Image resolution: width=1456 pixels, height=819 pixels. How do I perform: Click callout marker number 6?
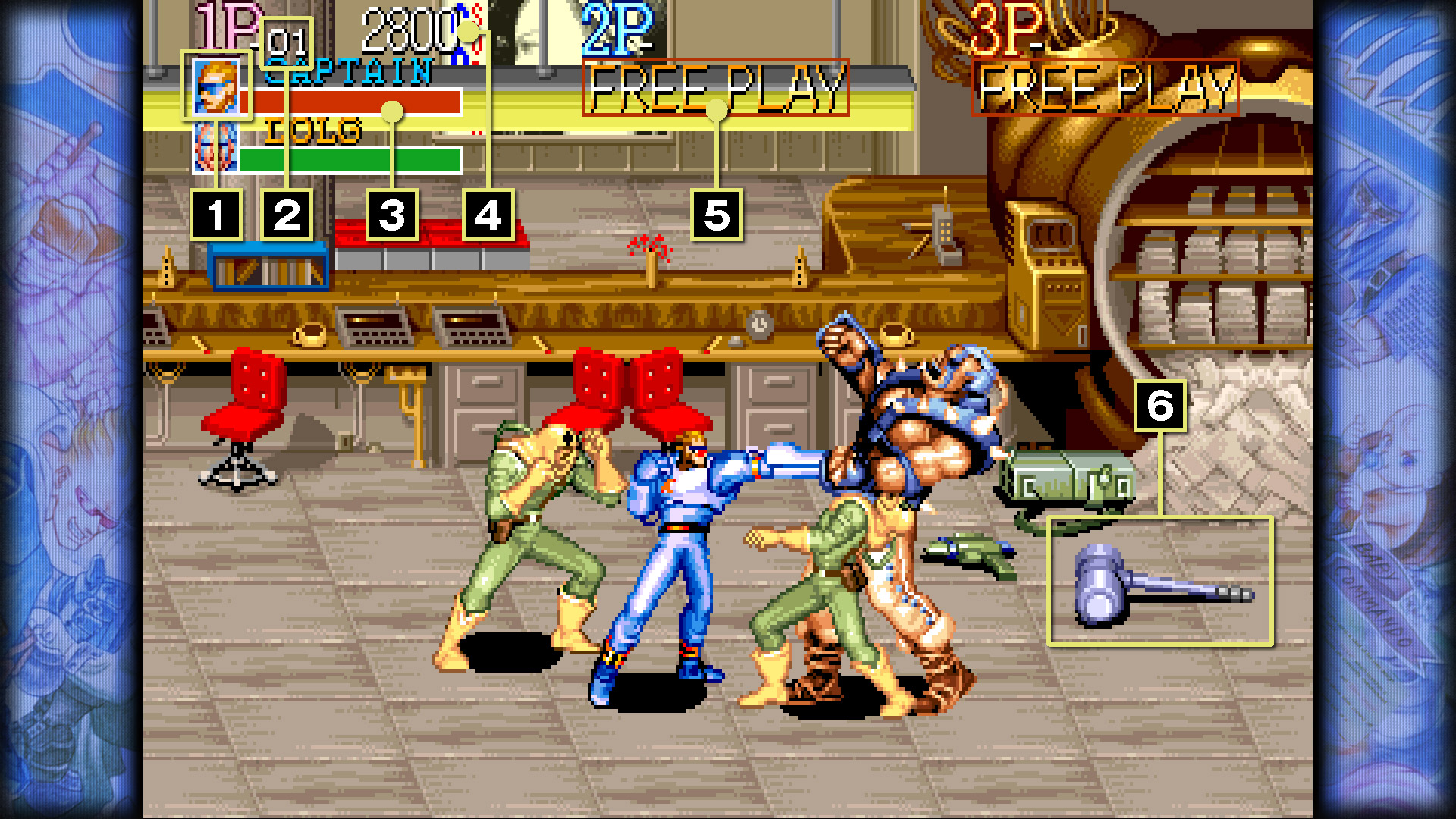point(1160,406)
